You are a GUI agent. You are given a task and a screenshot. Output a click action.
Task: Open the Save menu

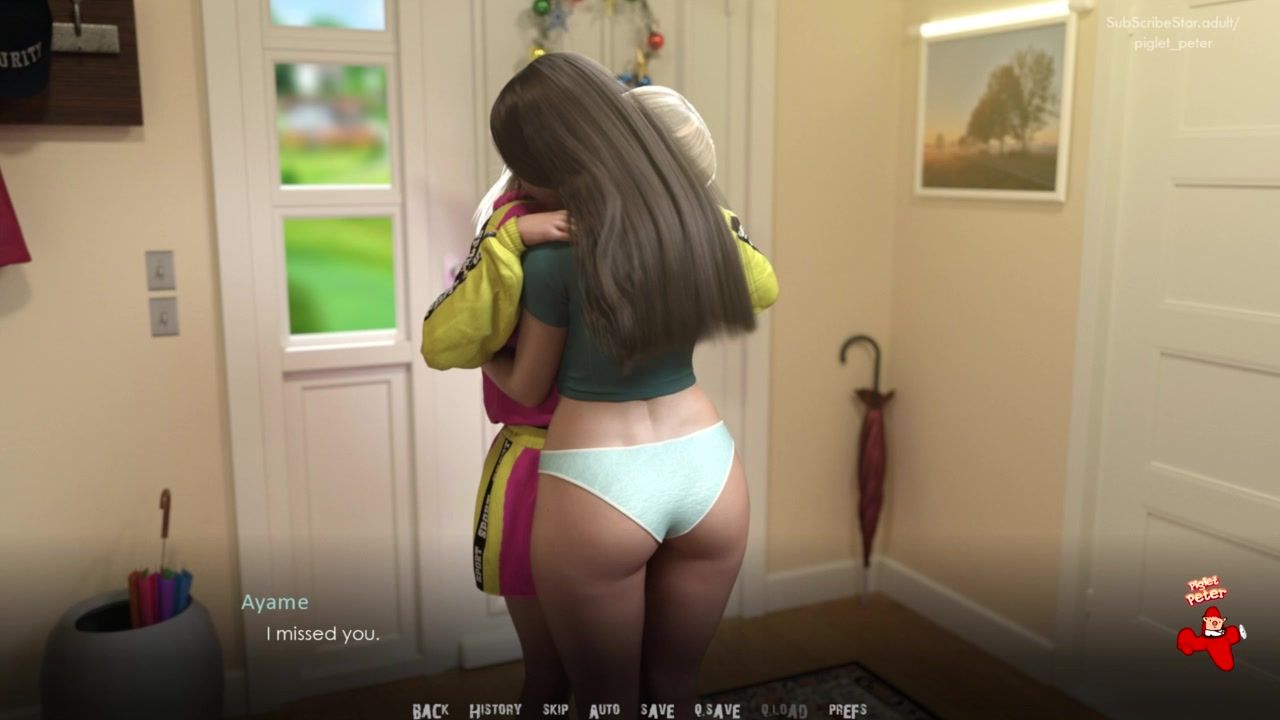(657, 710)
